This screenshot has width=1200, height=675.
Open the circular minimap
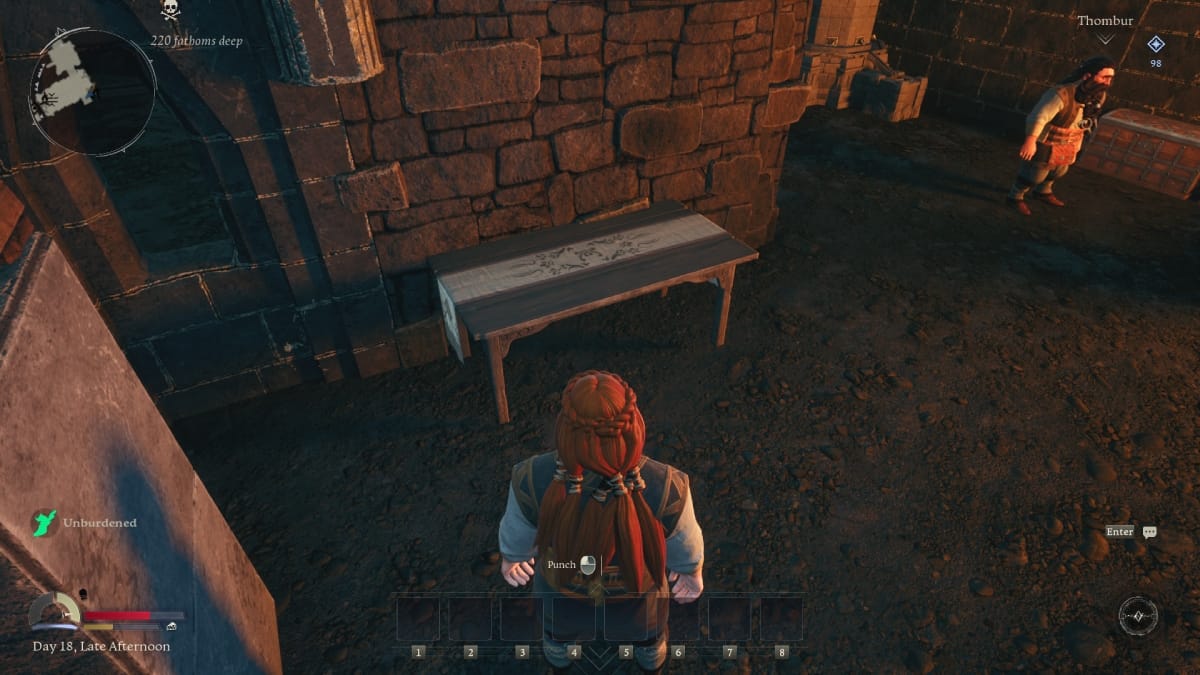coord(92,91)
